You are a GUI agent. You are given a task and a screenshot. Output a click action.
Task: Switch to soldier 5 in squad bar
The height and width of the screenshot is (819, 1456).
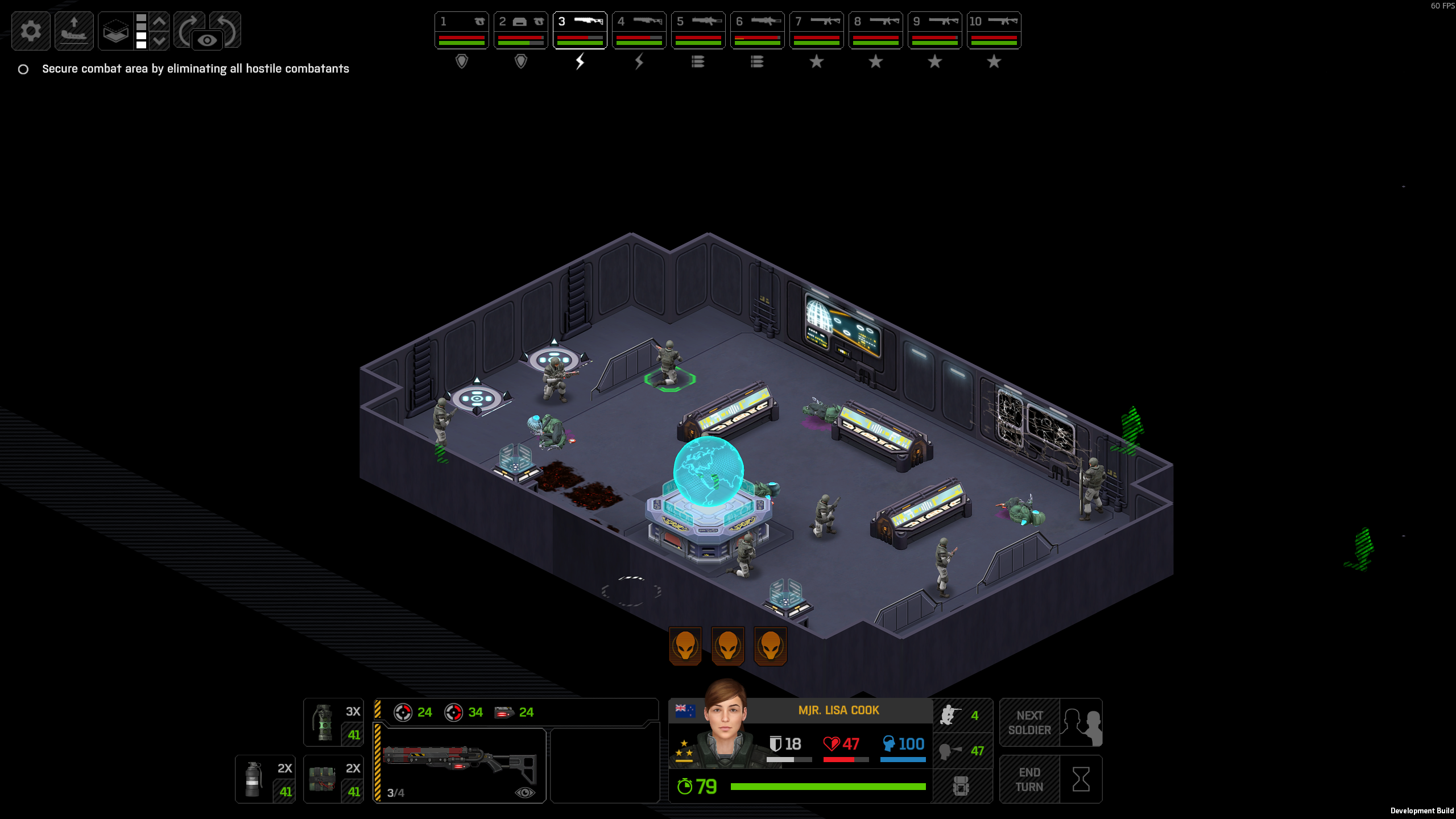click(x=698, y=31)
